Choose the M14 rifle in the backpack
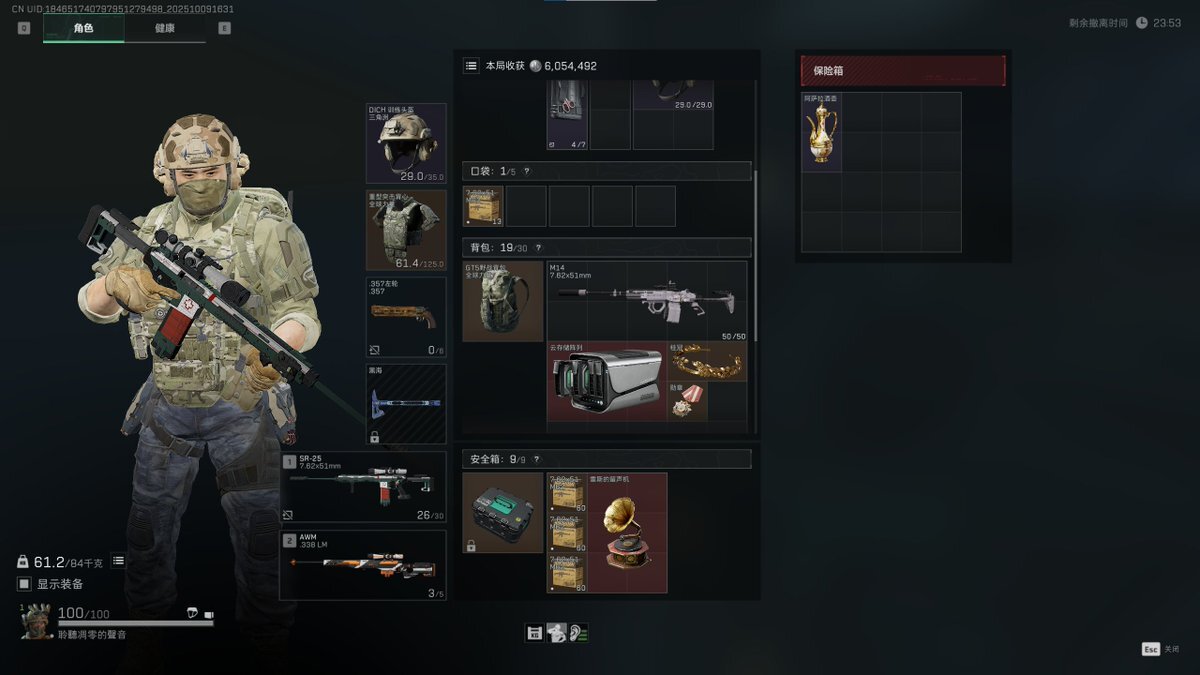Image resolution: width=1200 pixels, height=675 pixels. (x=647, y=301)
